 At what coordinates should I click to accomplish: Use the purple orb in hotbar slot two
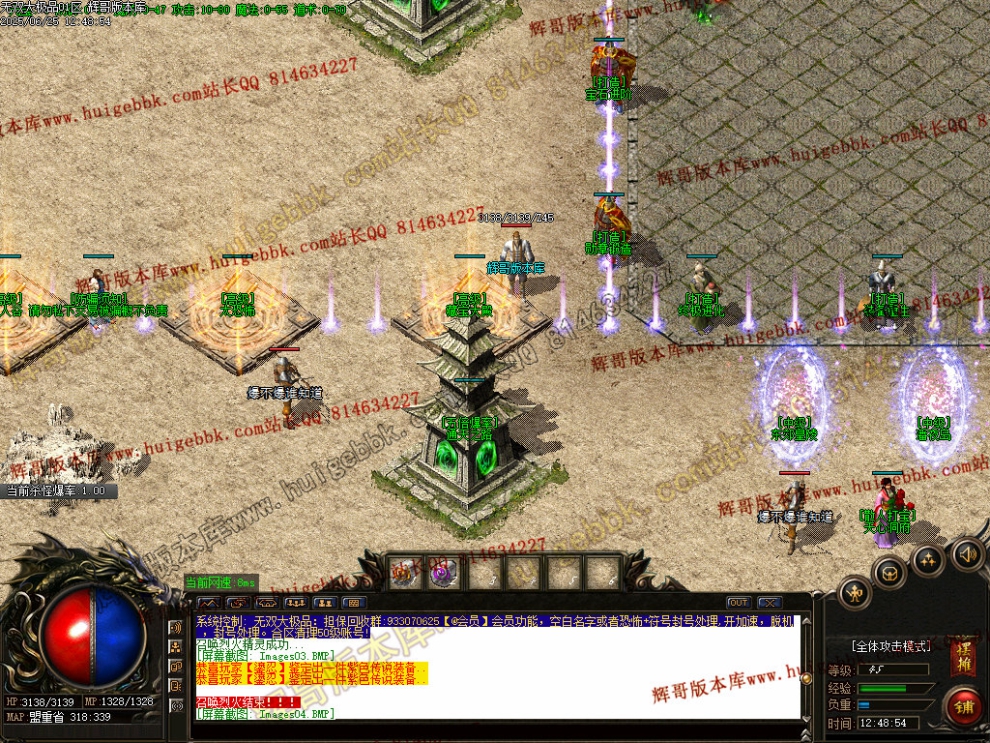tap(444, 572)
